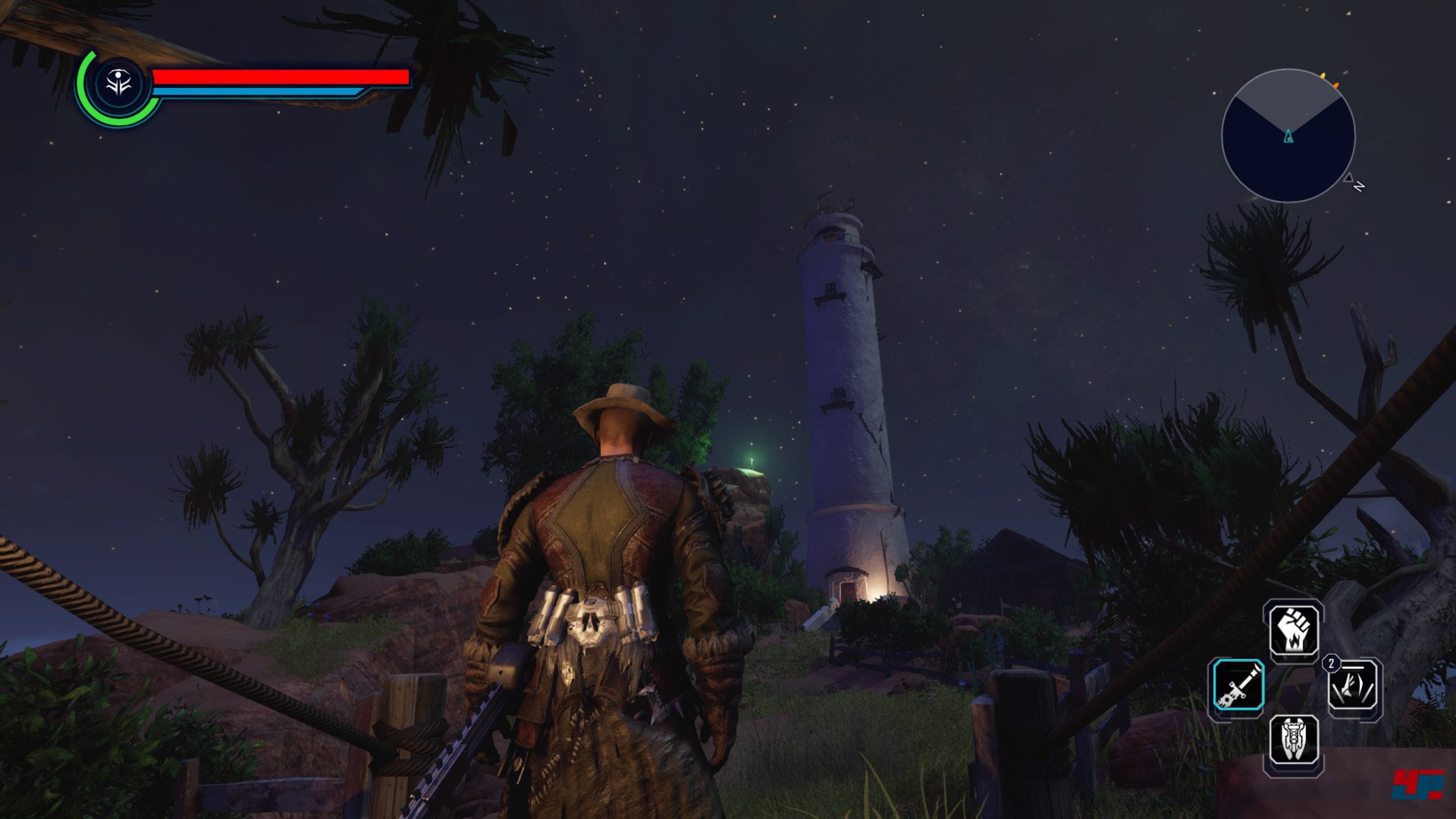1456x819 pixels.
Task: Choose the highlighted chainsaw sword weapon slot
Action: (x=1238, y=686)
